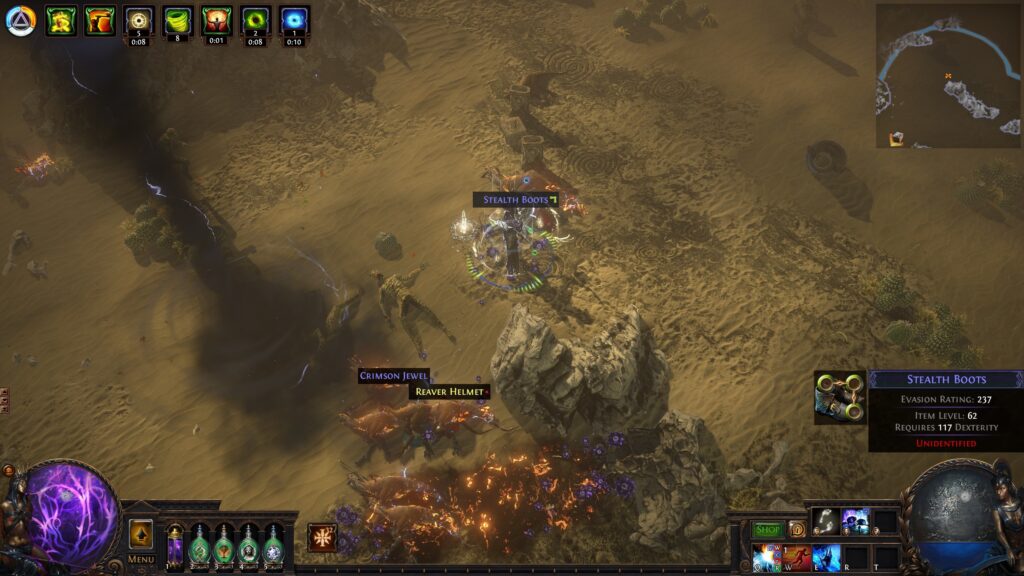Screen dimensions: 1024x576
Task: Use the purple flask in slot 1
Action: click(175, 547)
